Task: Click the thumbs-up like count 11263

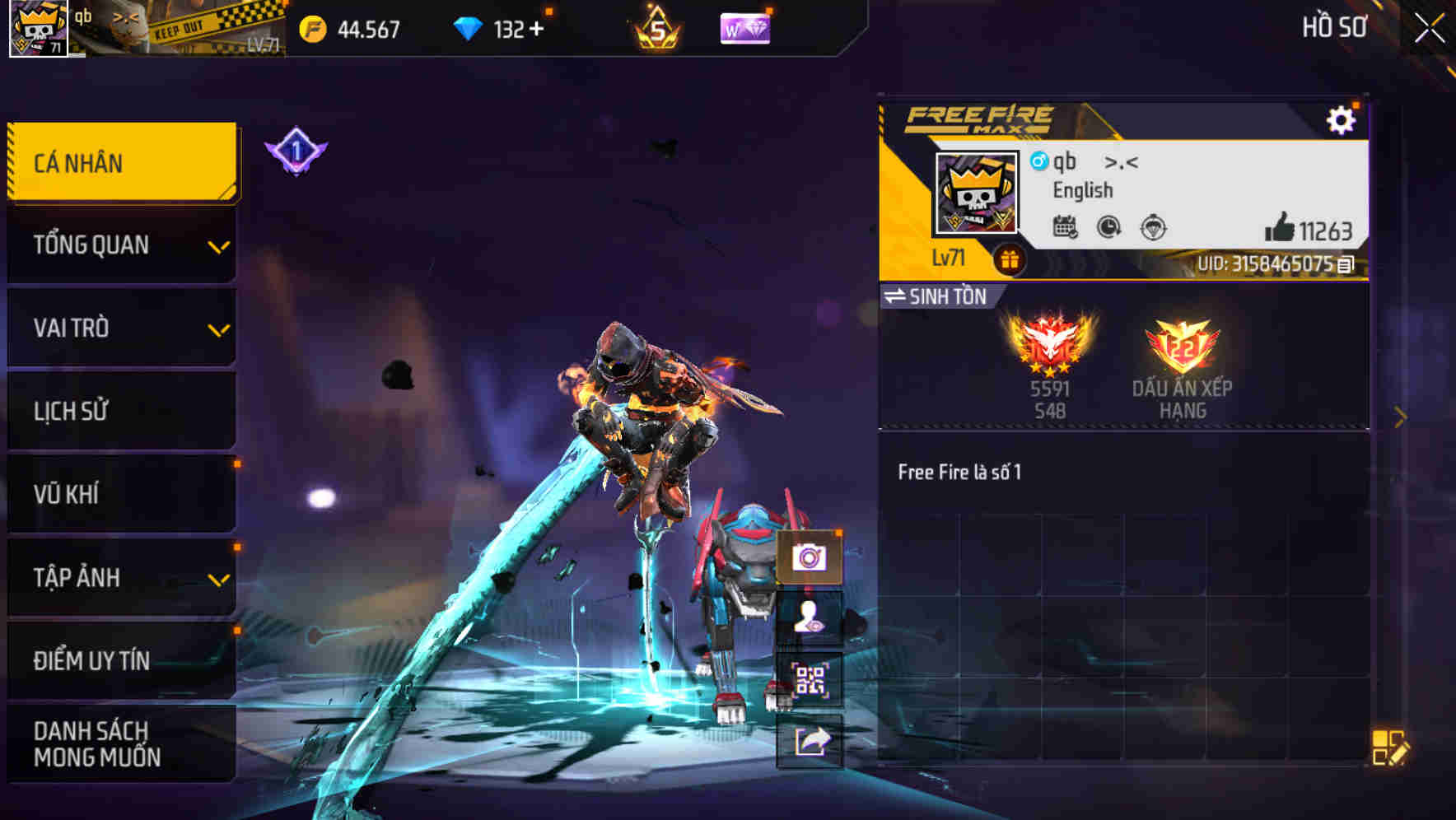Action: pyautogui.click(x=1308, y=231)
